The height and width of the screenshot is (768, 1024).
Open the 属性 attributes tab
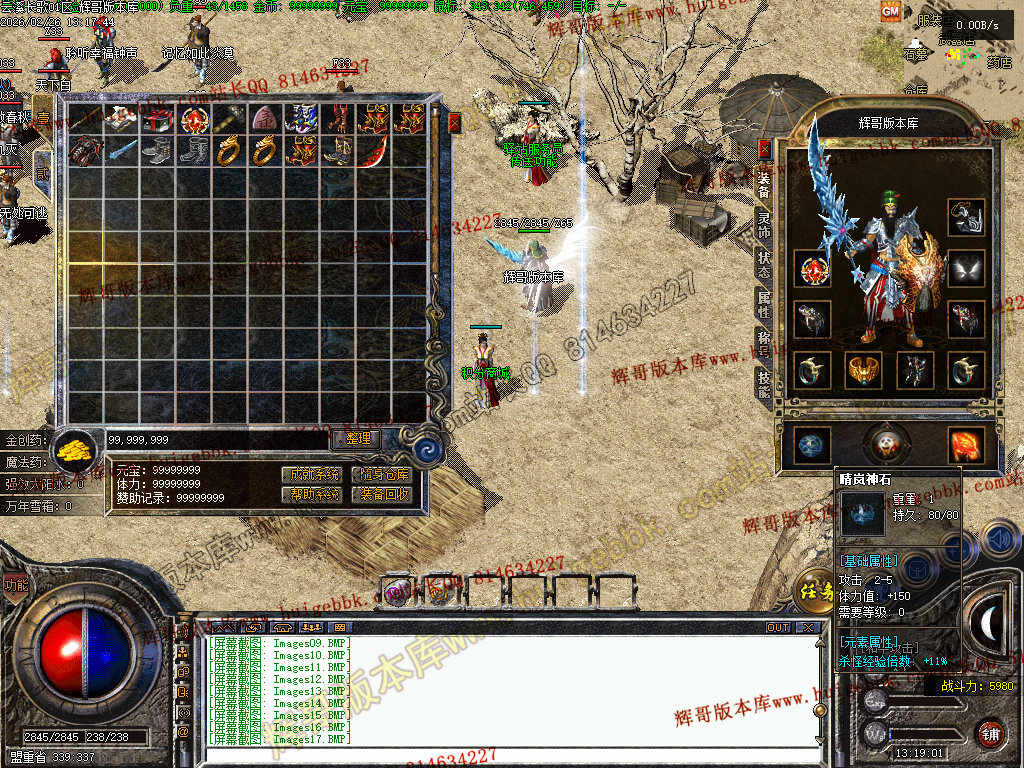[x=765, y=304]
